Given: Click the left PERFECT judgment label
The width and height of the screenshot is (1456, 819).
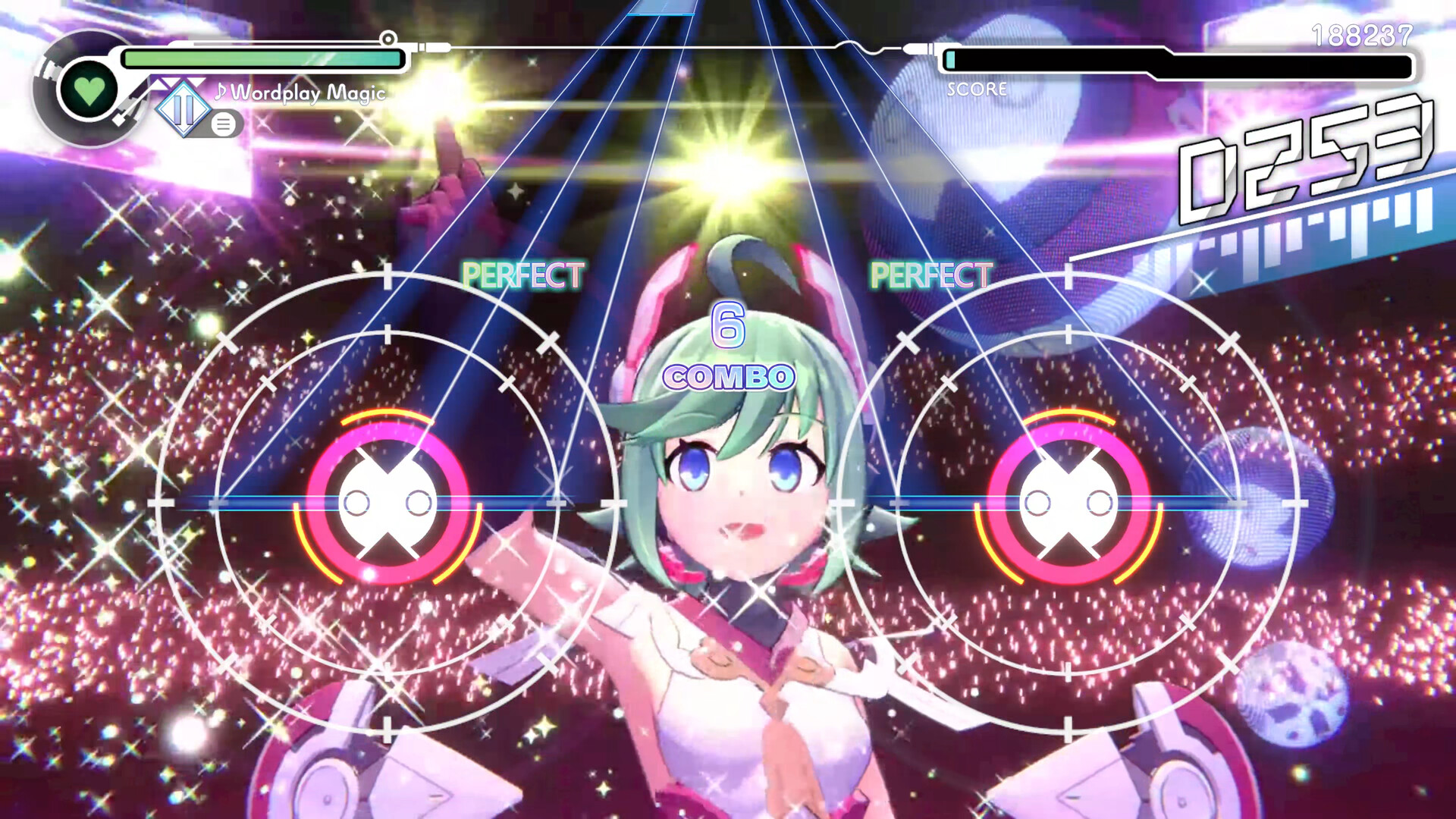Looking at the screenshot, I should pyautogui.click(x=524, y=274).
